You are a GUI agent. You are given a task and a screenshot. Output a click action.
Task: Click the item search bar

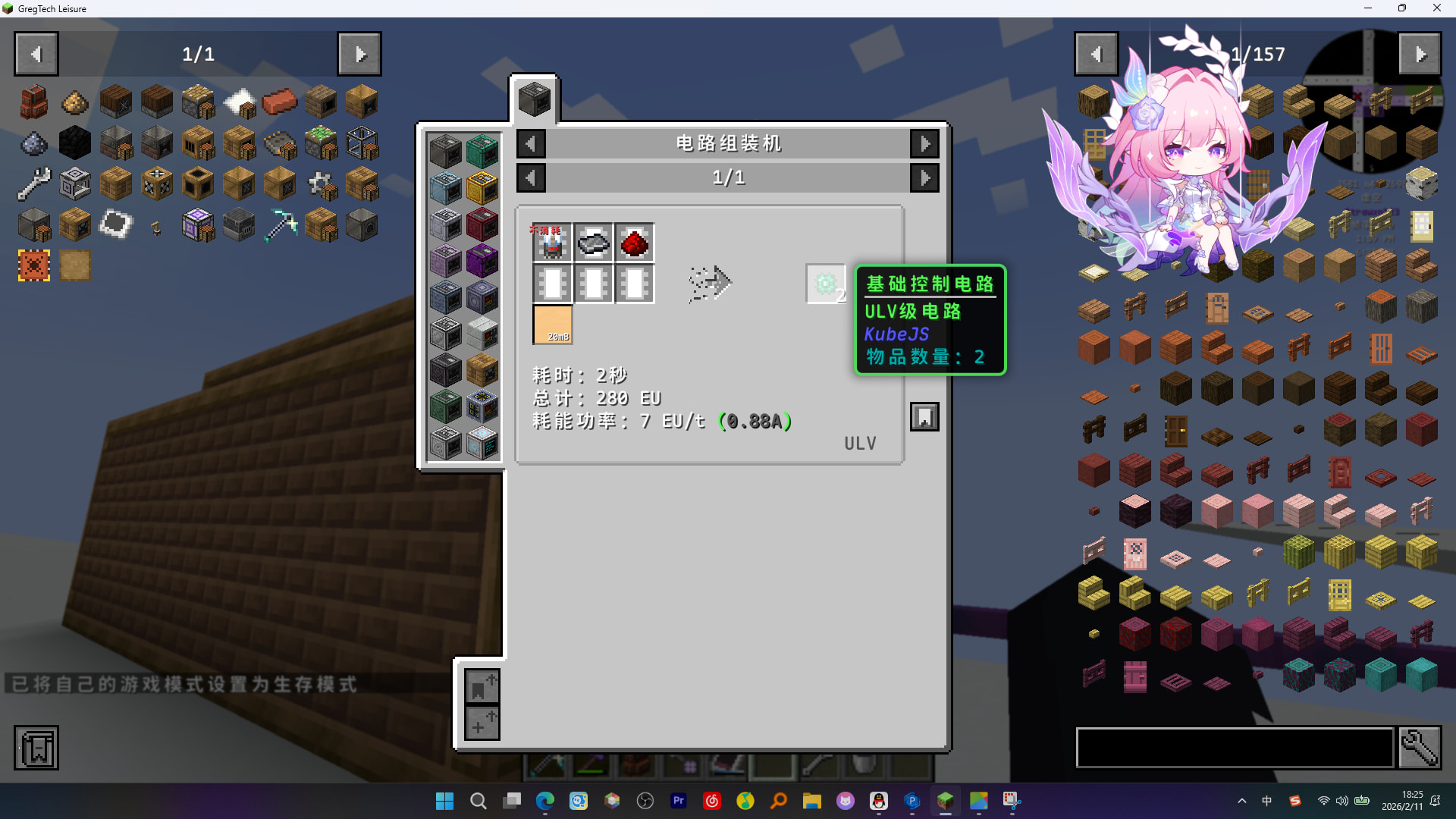coord(1235,748)
